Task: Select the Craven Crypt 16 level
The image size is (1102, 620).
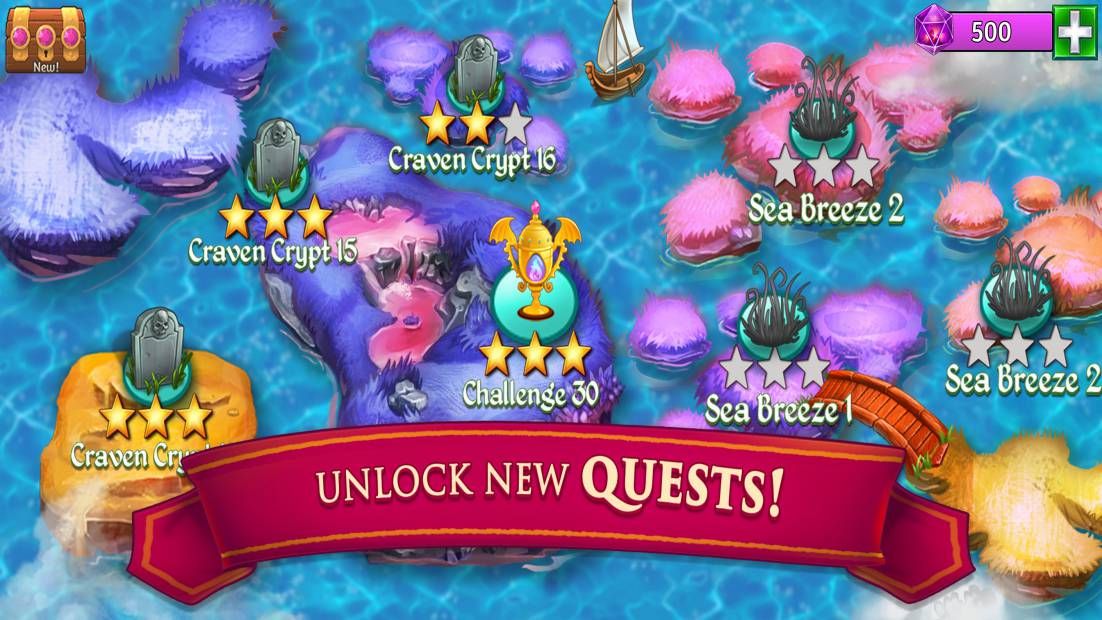Action: 474,82
